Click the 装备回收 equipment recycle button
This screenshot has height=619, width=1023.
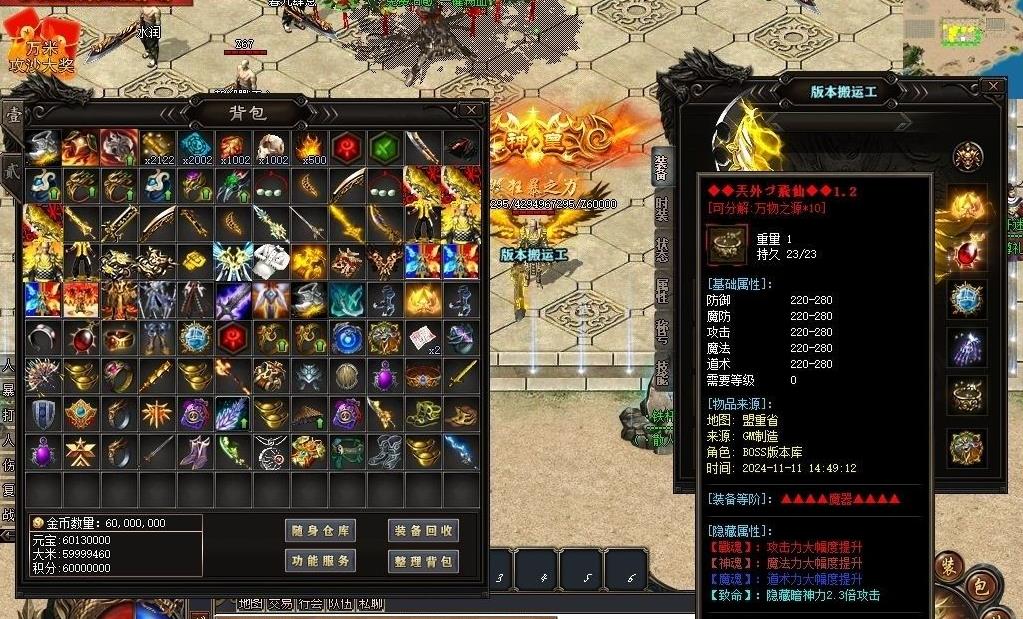click(423, 530)
